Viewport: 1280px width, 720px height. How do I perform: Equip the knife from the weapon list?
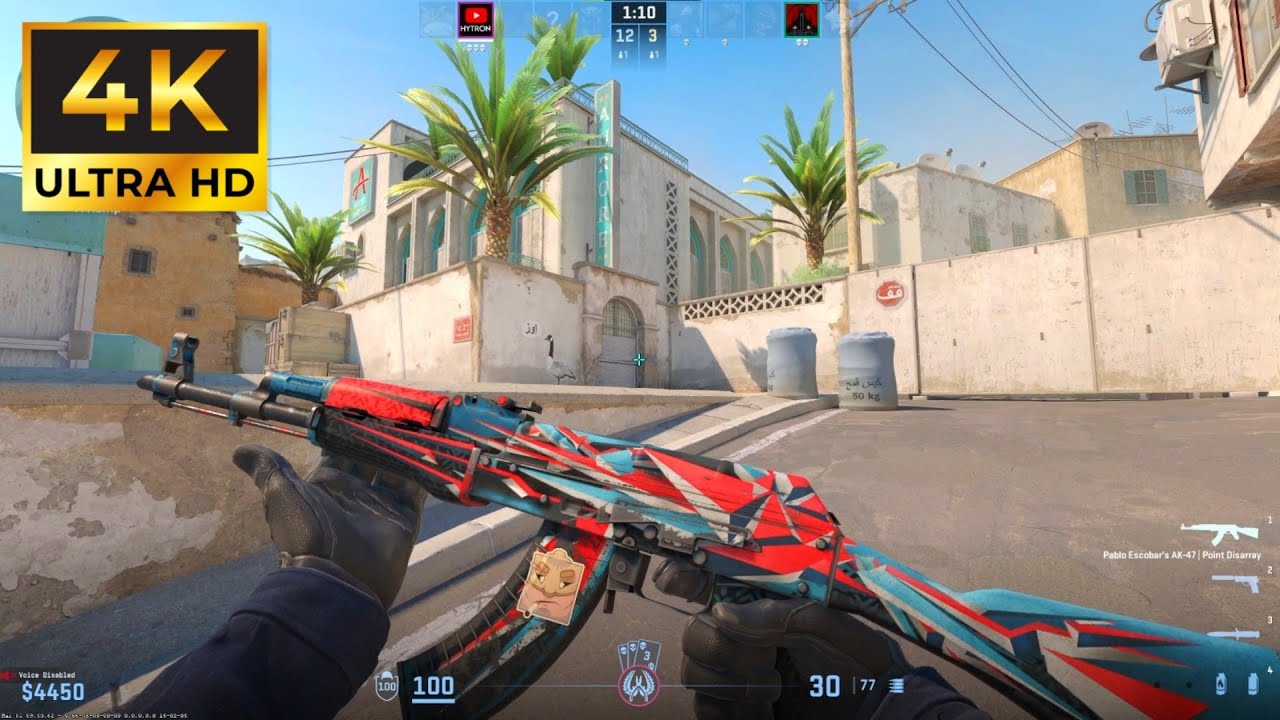click(1231, 634)
